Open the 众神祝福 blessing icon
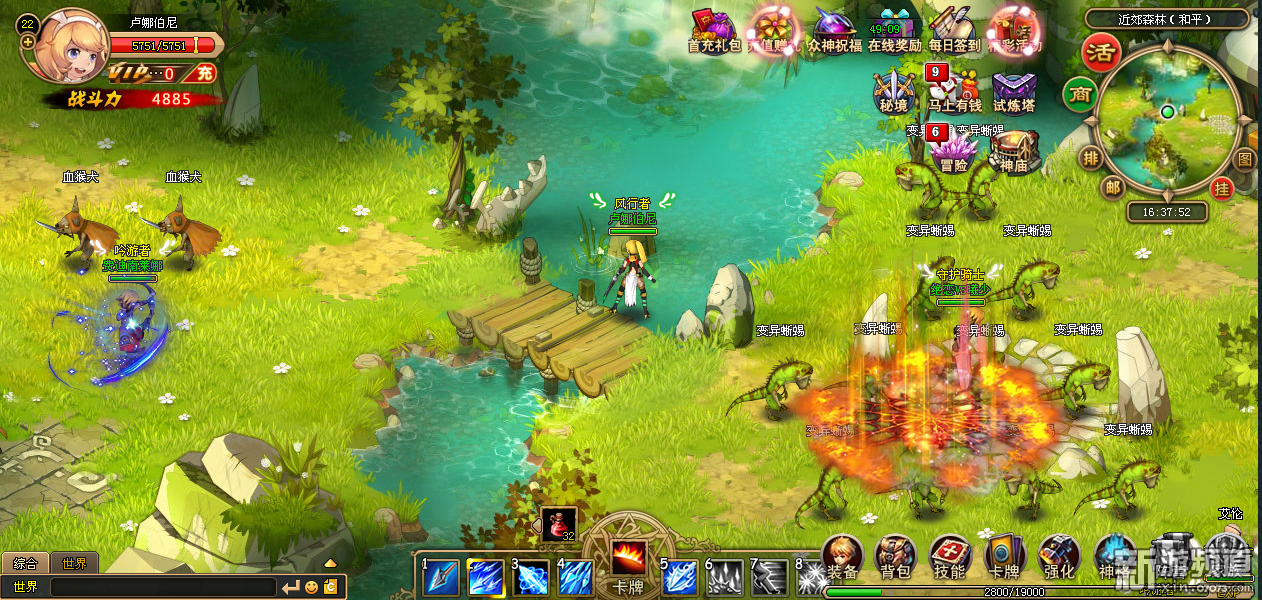Viewport: 1262px width, 600px height. [x=834, y=27]
